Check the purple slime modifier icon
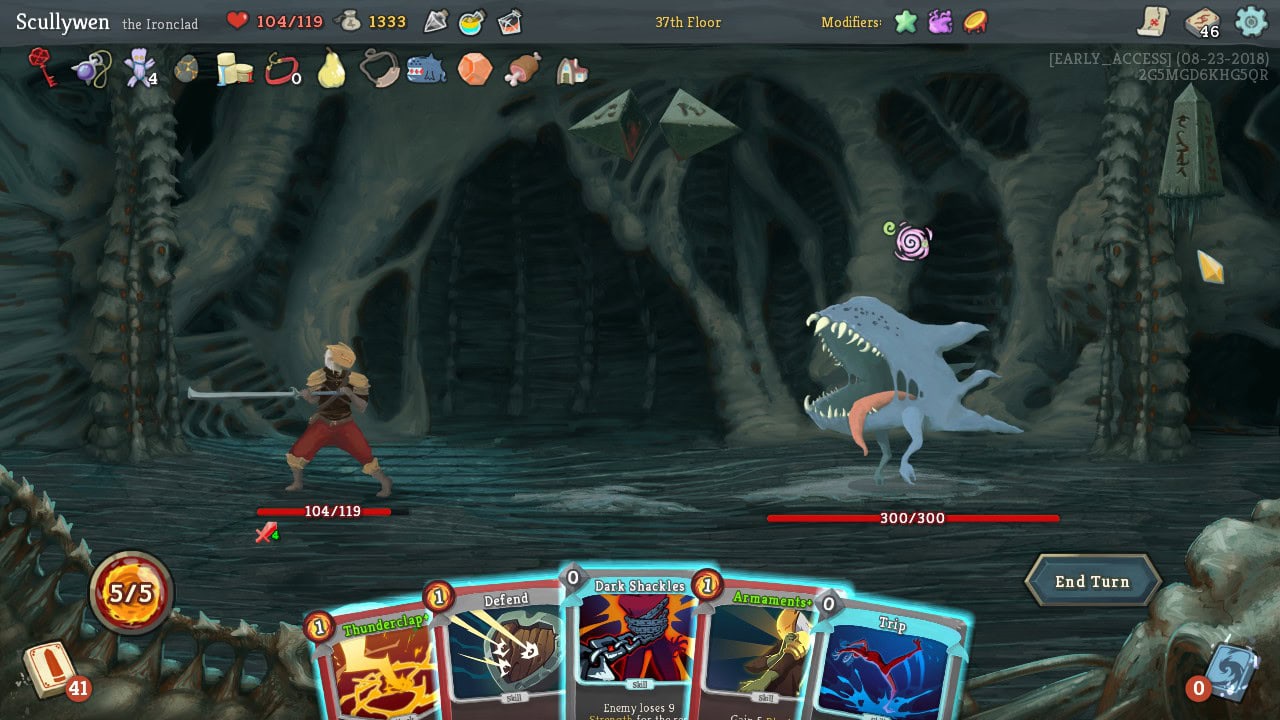The width and height of the screenshot is (1280, 720). [x=940, y=21]
